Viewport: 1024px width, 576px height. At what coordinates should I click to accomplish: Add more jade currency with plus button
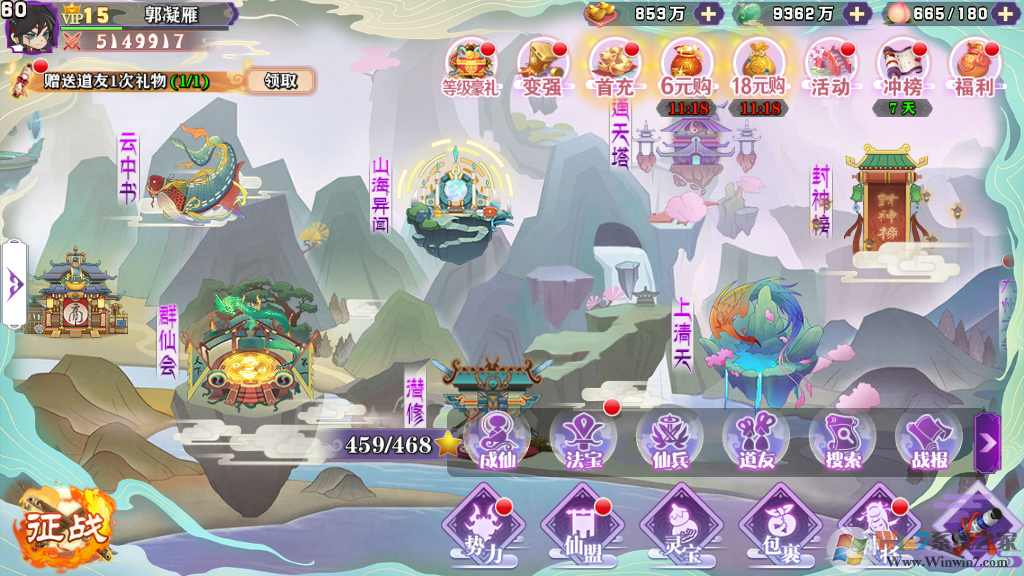857,14
